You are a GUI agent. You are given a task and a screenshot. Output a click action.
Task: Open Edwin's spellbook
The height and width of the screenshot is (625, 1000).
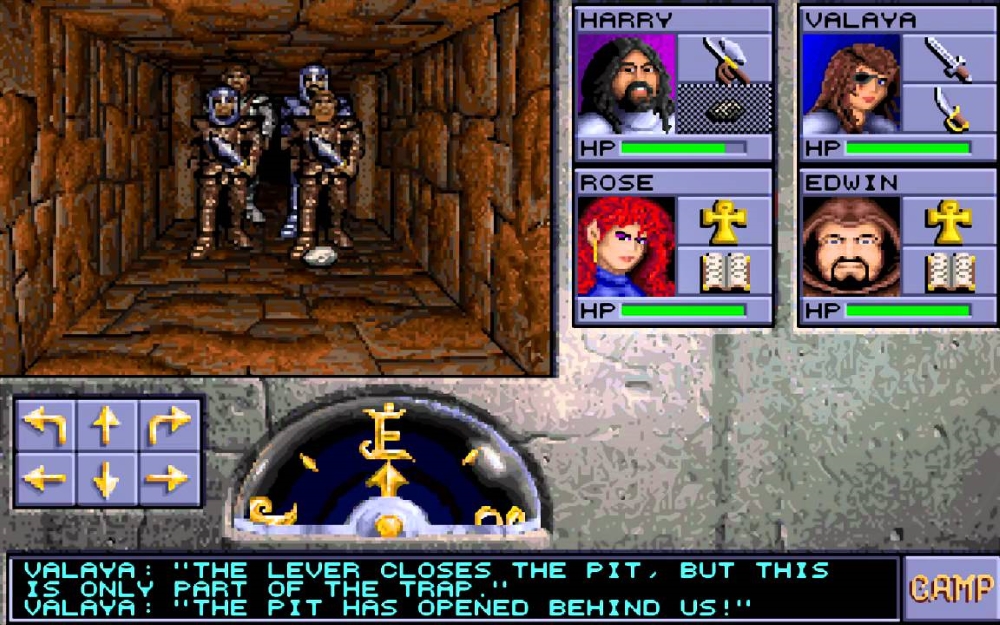949,271
